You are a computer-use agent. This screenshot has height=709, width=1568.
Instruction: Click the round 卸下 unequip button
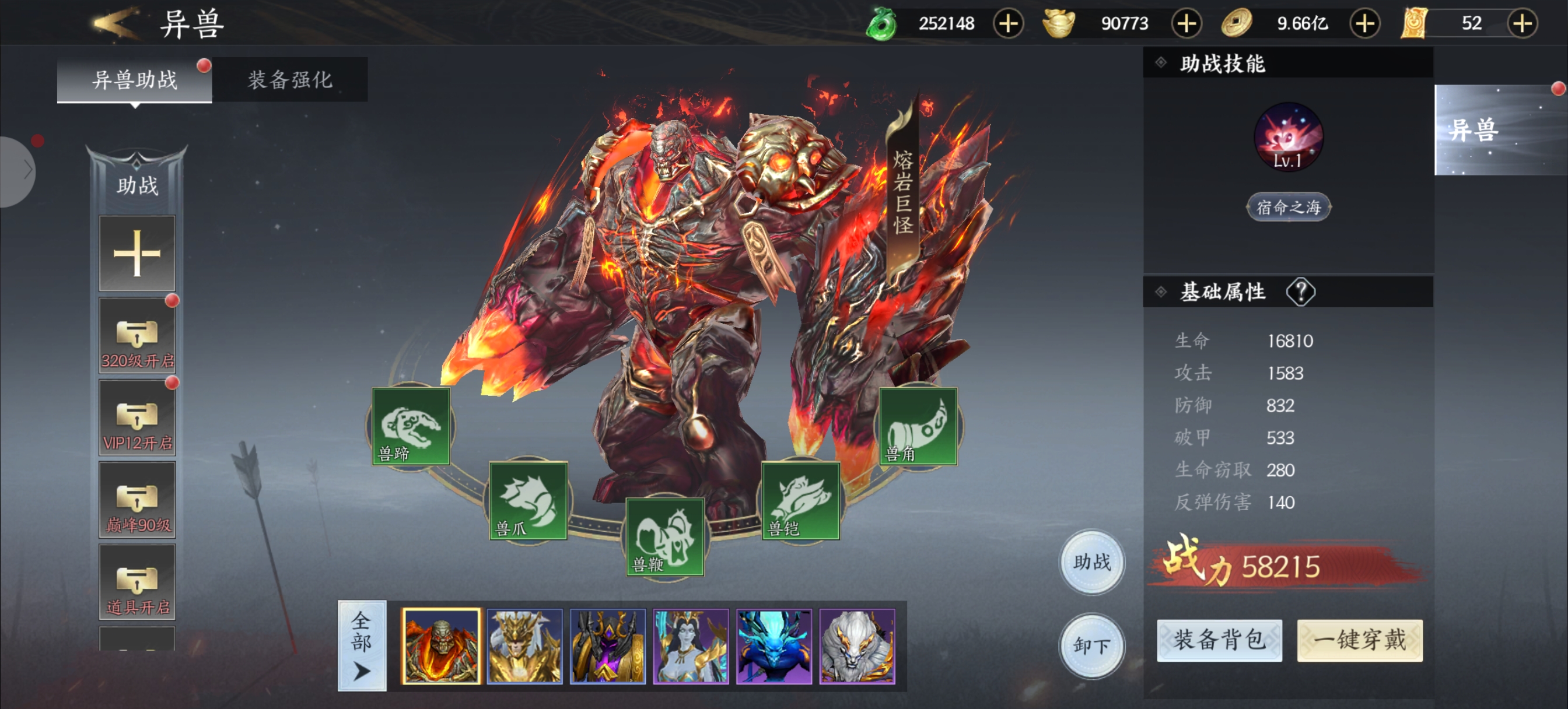[1092, 645]
